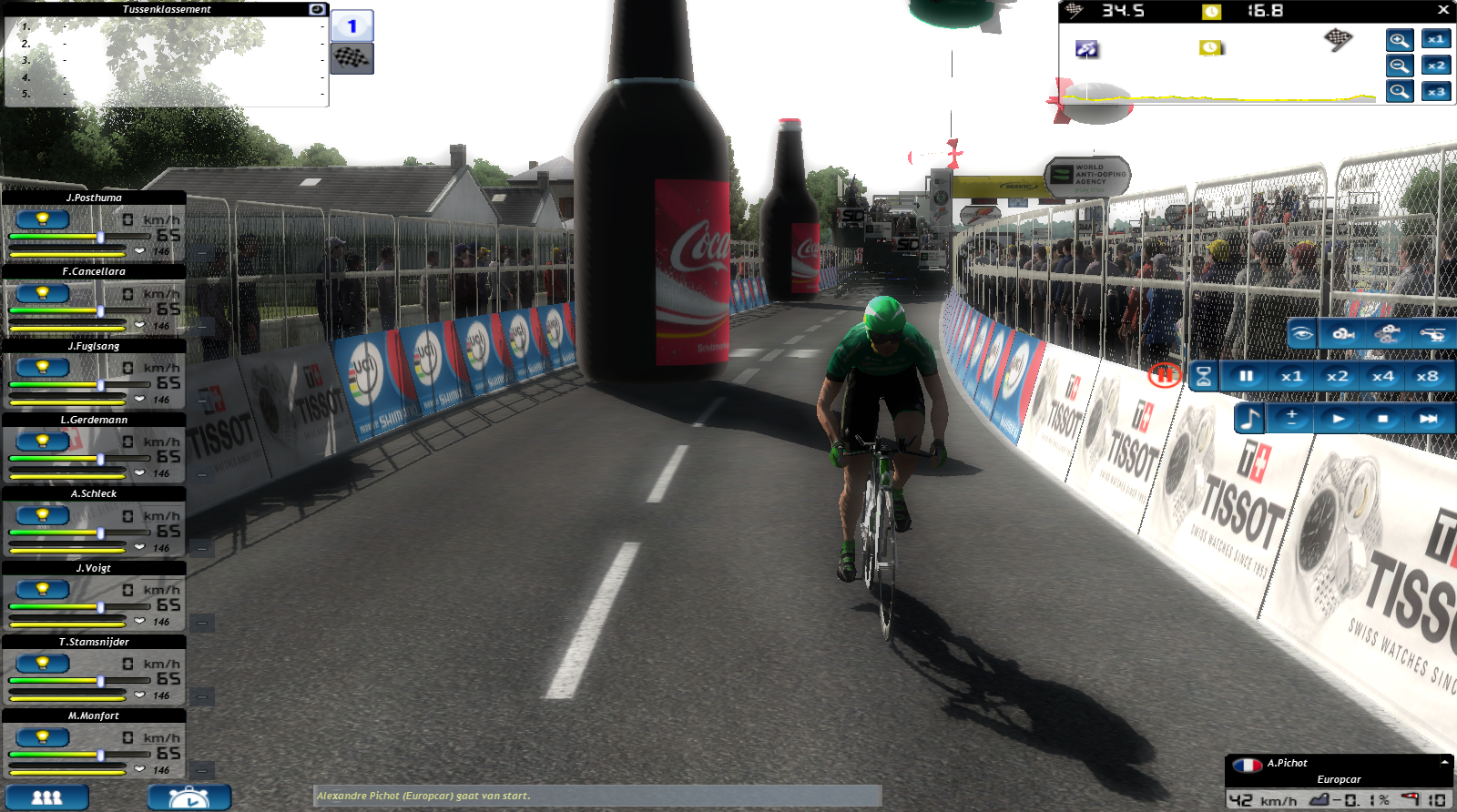
Task: Show the checkered flag finish standings
Action: pyautogui.click(x=352, y=59)
